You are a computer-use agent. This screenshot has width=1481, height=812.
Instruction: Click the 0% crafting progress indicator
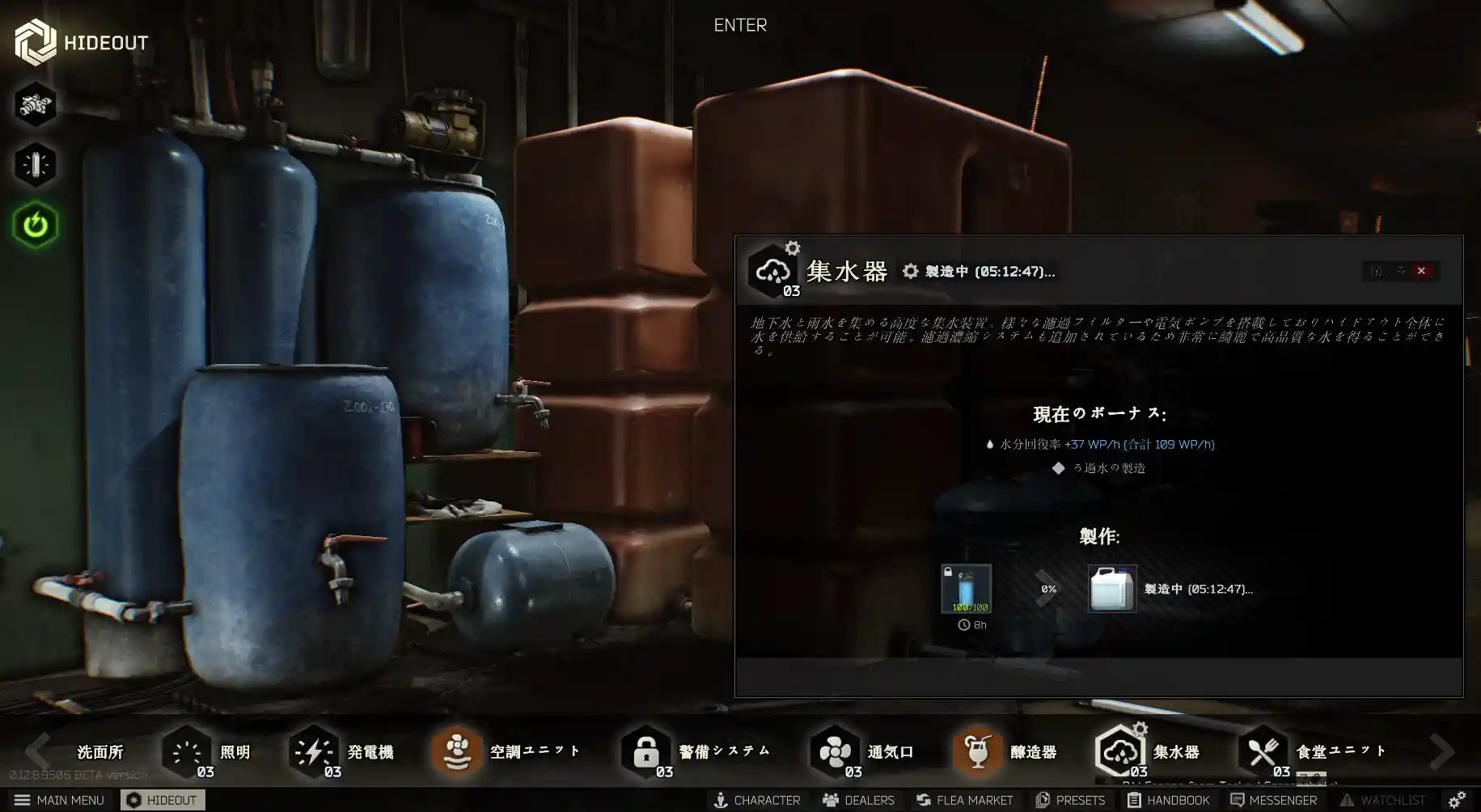click(1049, 589)
